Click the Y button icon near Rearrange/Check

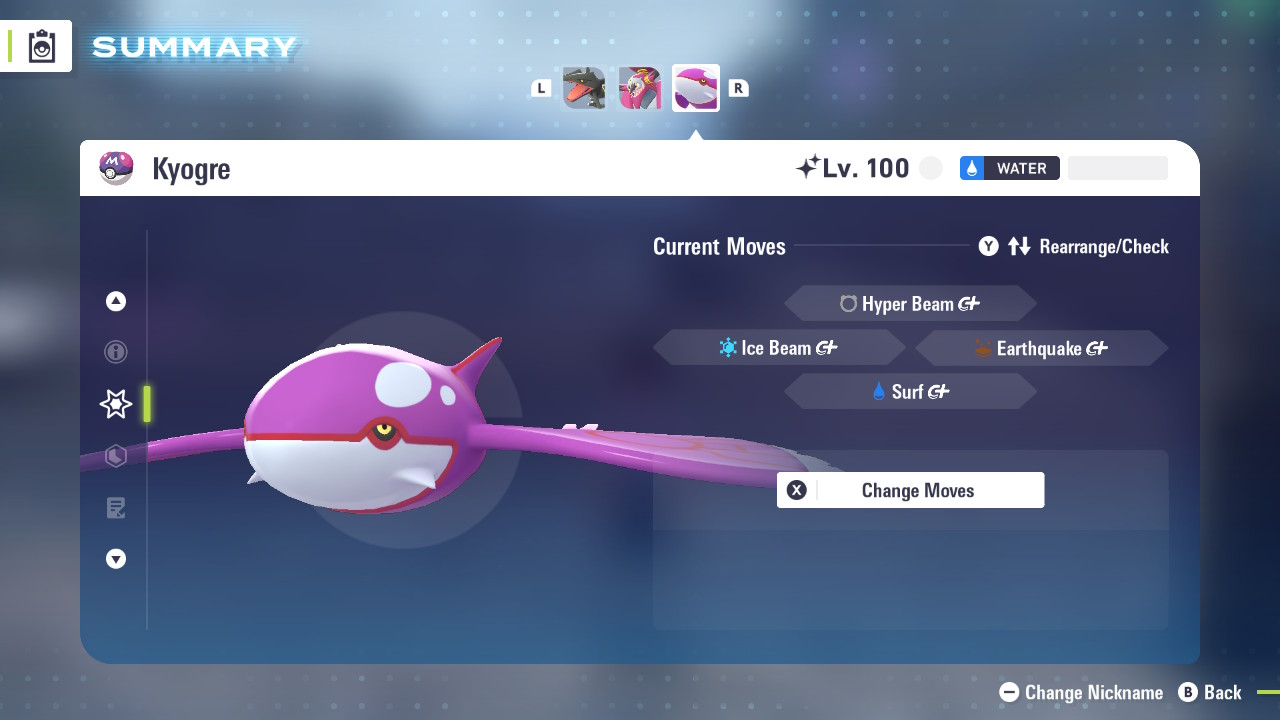pos(988,246)
